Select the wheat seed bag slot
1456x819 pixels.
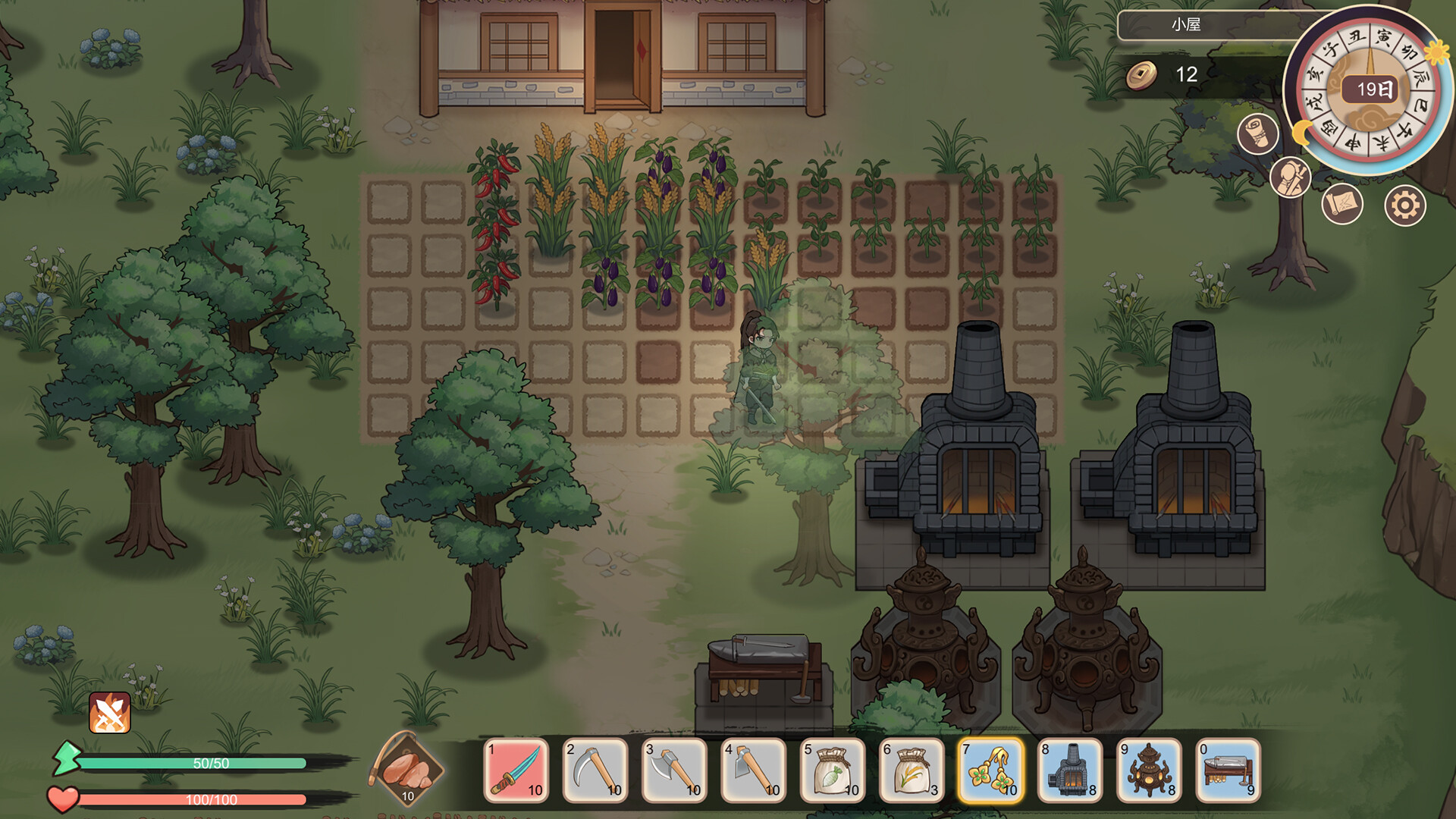[x=912, y=770]
